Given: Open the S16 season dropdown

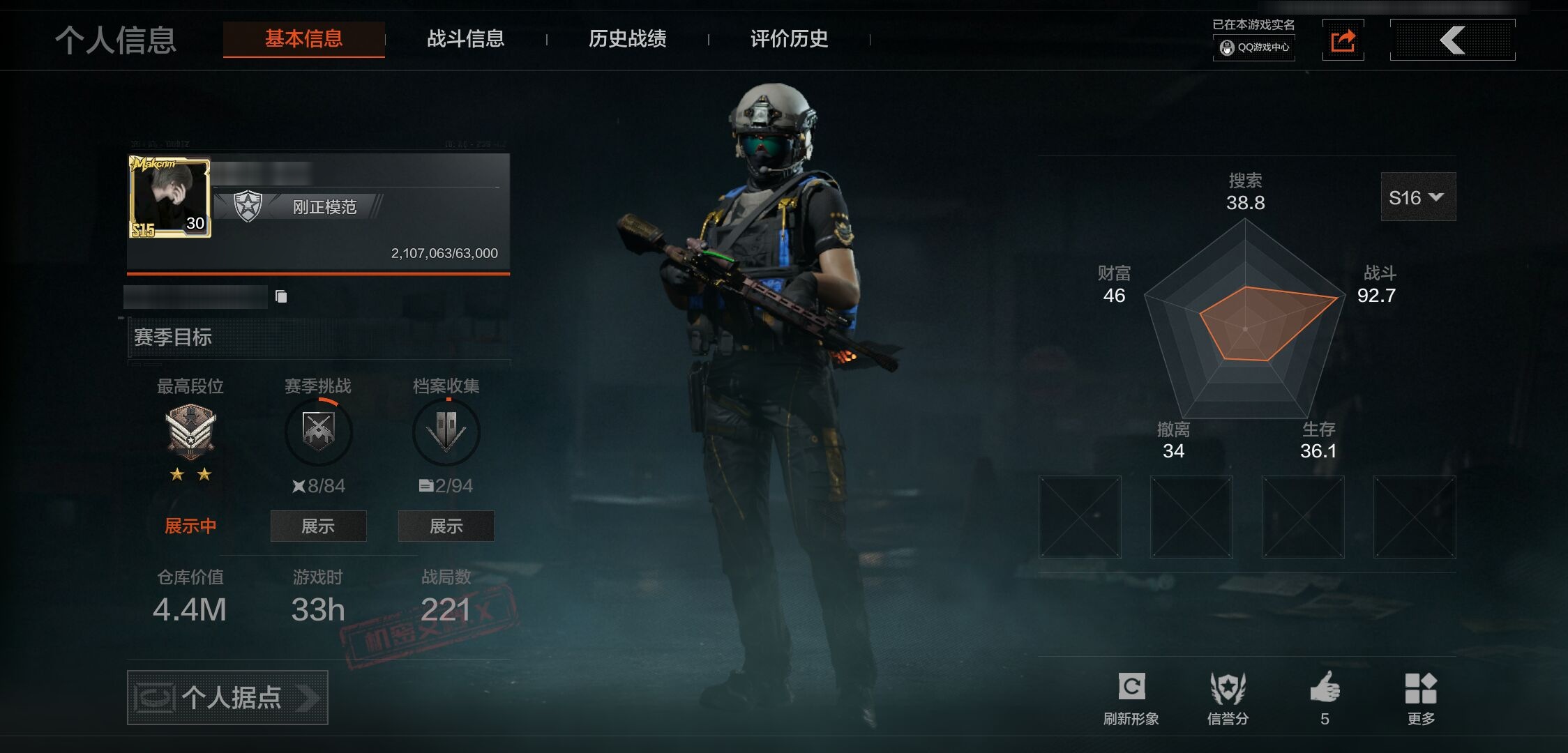Looking at the screenshot, I should (x=1417, y=198).
